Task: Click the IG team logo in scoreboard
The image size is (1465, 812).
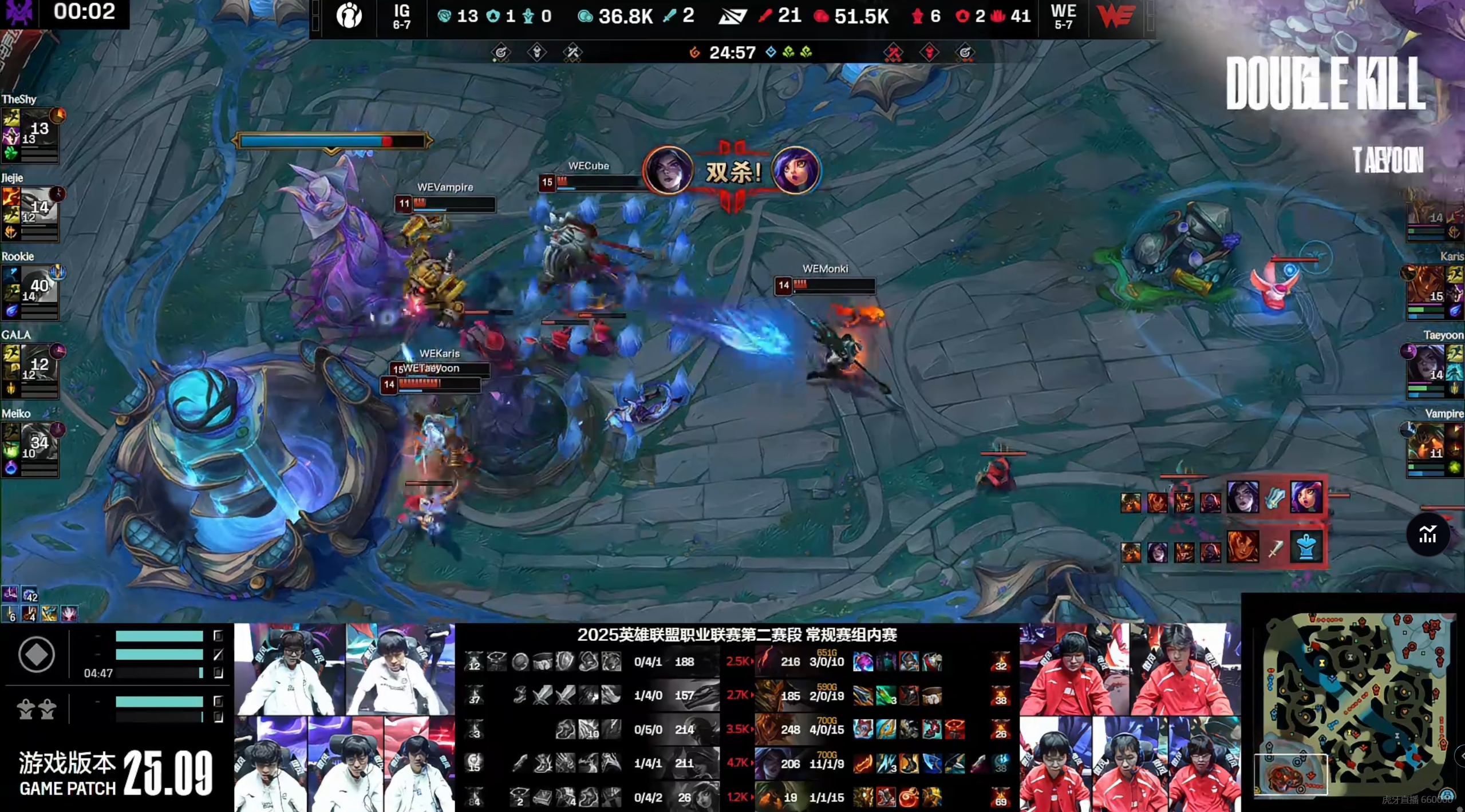Action: [x=349, y=16]
